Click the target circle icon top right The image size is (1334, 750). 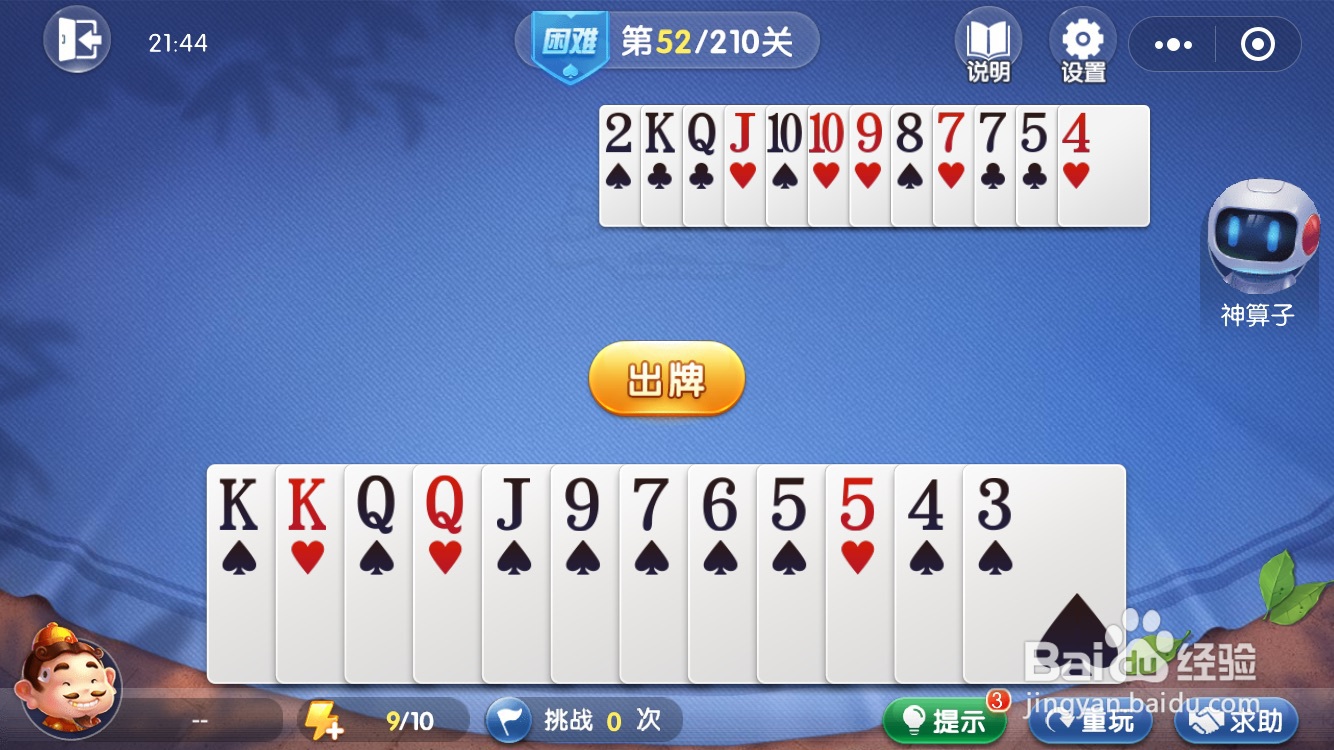pos(1258,44)
